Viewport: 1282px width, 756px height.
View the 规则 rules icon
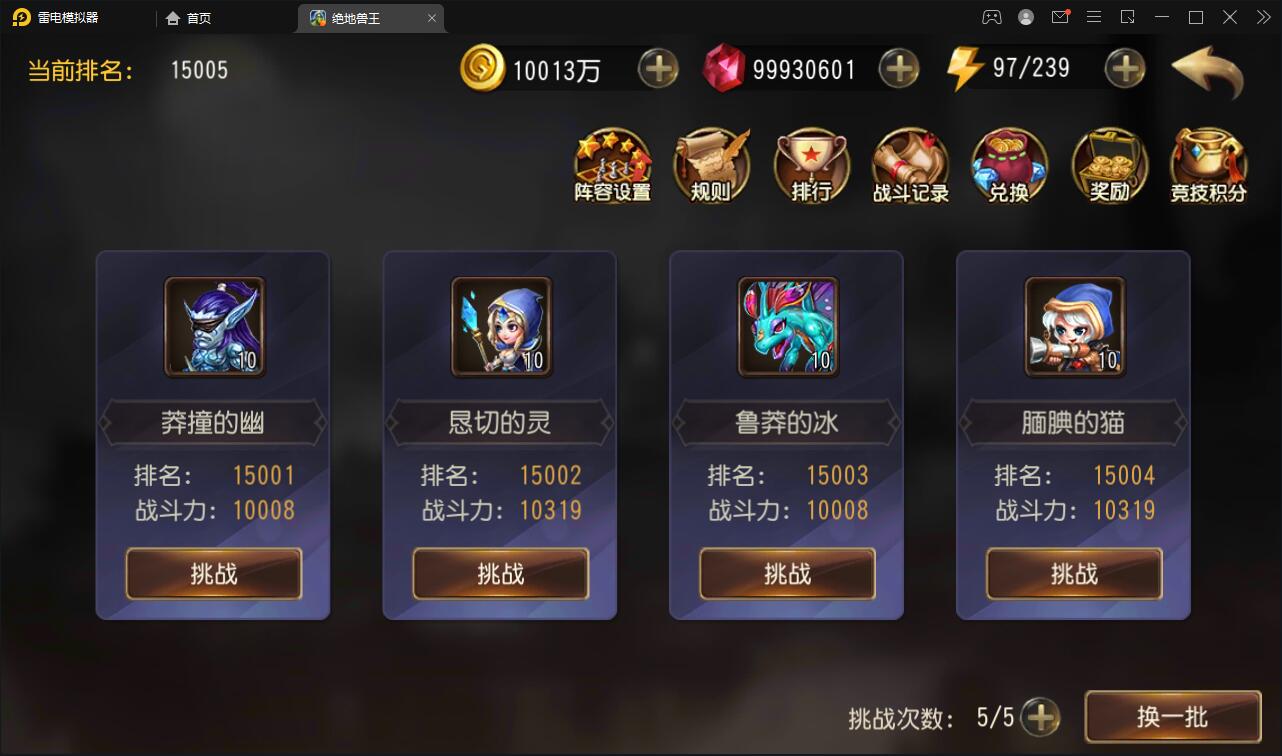711,165
